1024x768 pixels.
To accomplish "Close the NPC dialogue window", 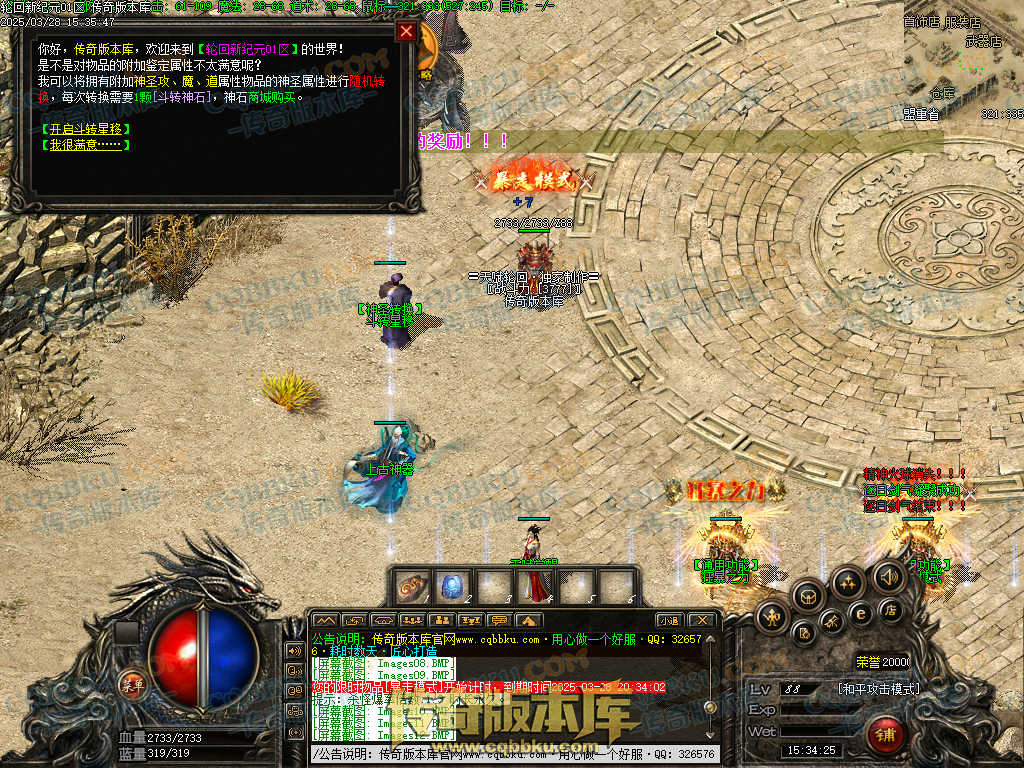I will click(x=406, y=31).
